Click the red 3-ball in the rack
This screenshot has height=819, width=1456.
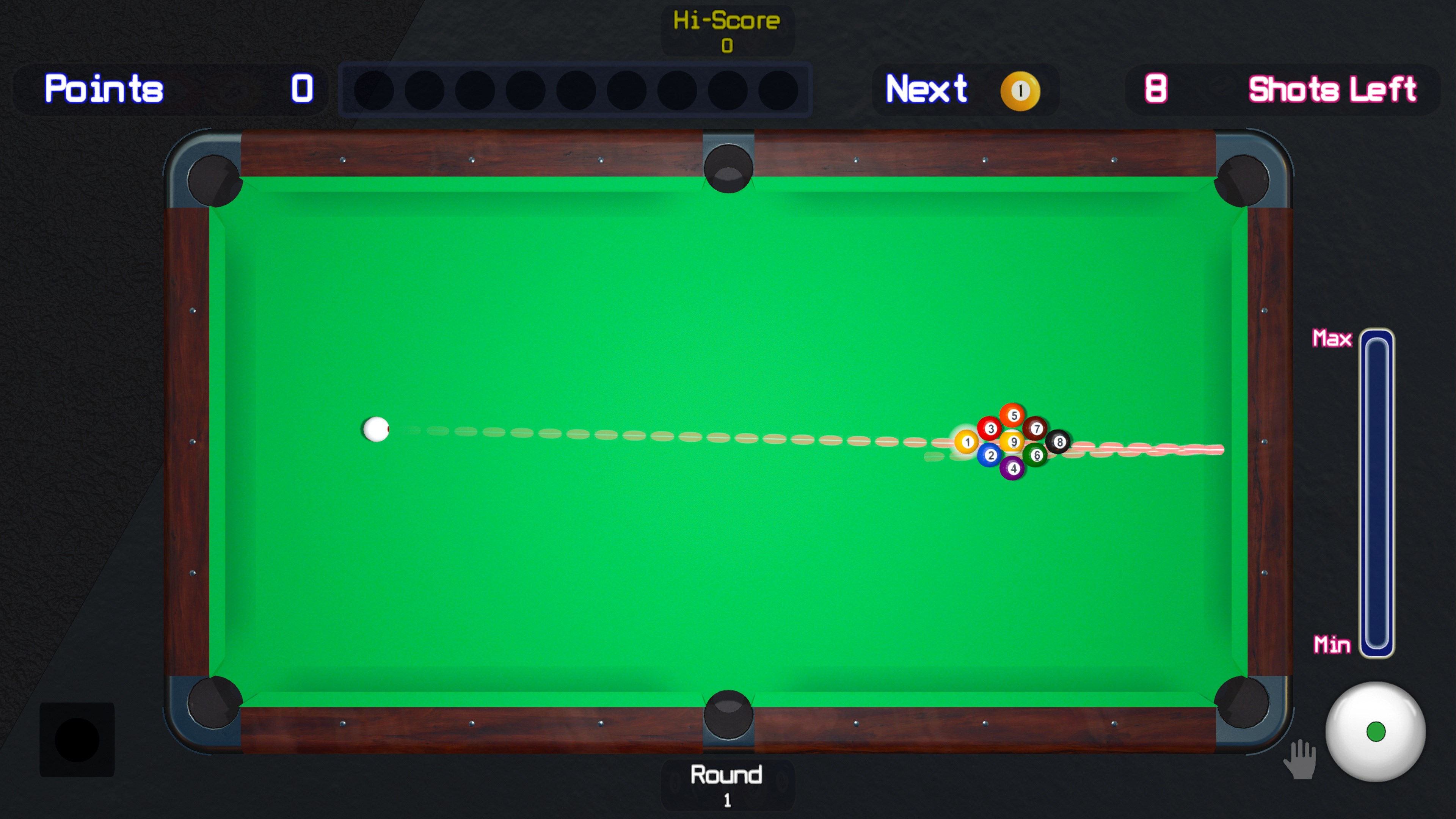[x=990, y=429]
